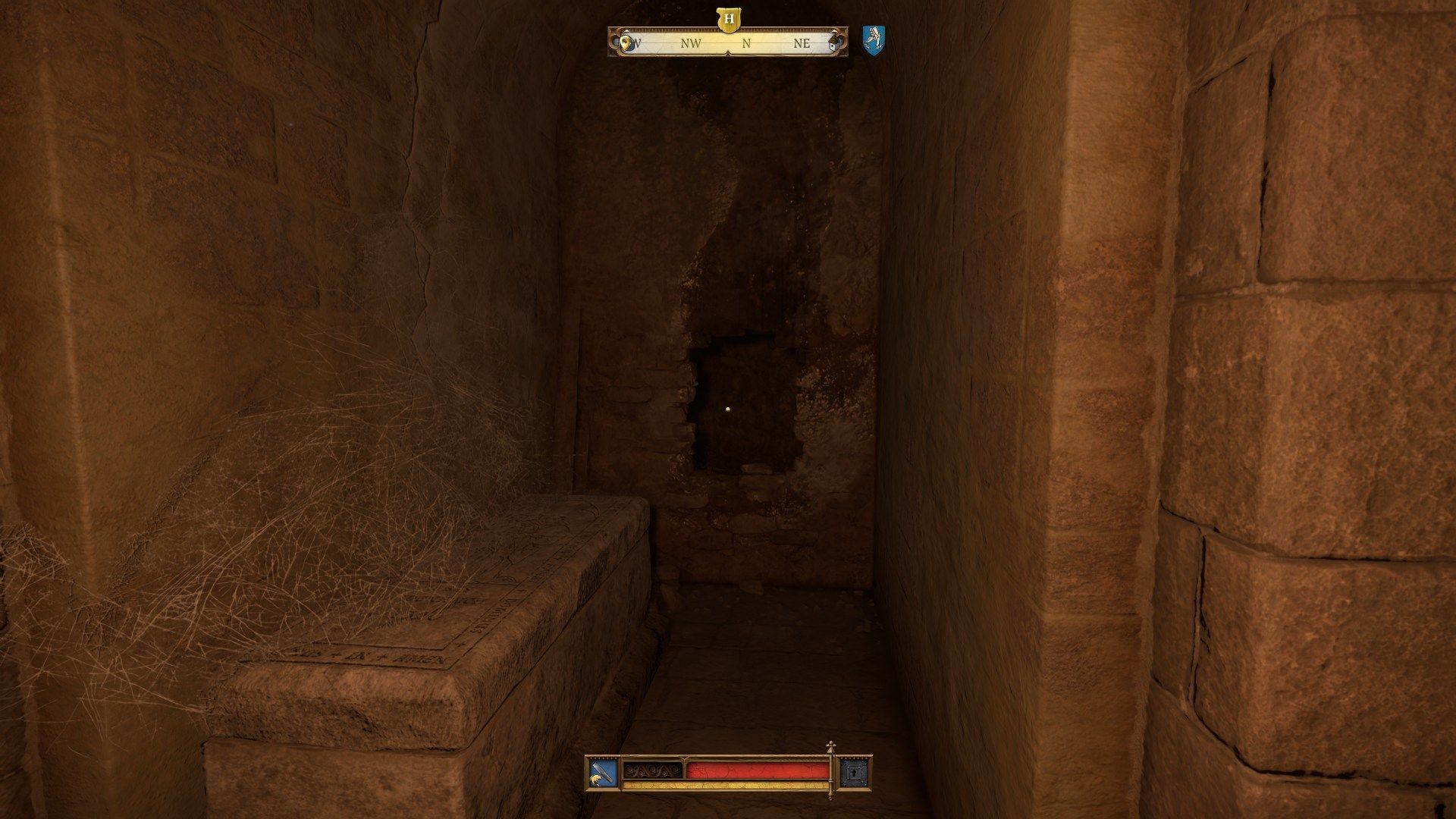Screen dimensions: 1456x819
Task: Click the yellow location pin marker on the compass
Action: pos(626,43)
